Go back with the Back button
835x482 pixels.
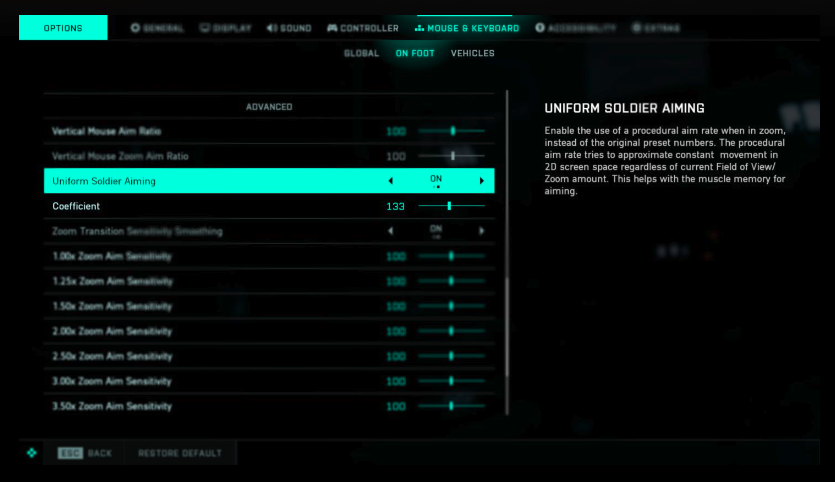85,453
